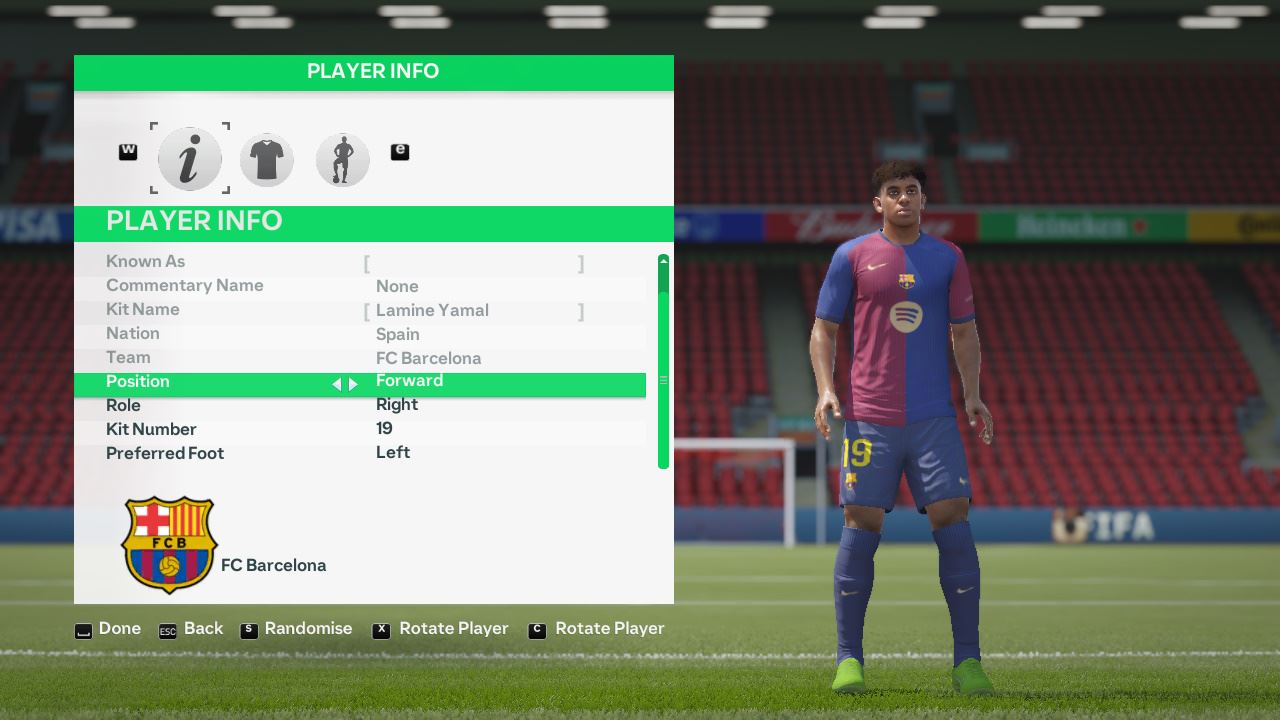The width and height of the screenshot is (1280, 720).
Task: Switch to the kit shirt tab
Action: point(266,159)
